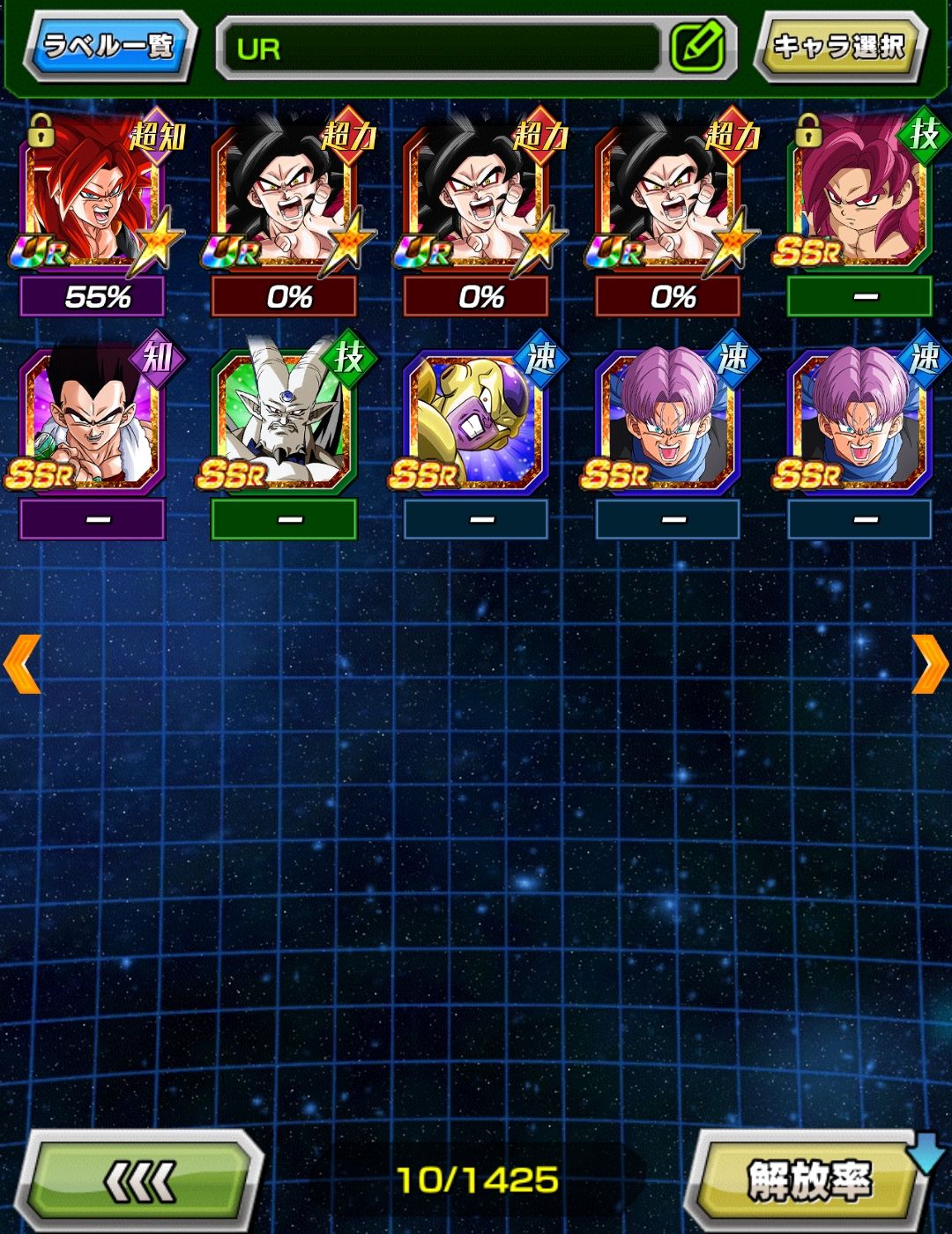Viewport: 952px width, 1234px height.
Task: Open the ラベル一覧 label list
Action: (108, 46)
